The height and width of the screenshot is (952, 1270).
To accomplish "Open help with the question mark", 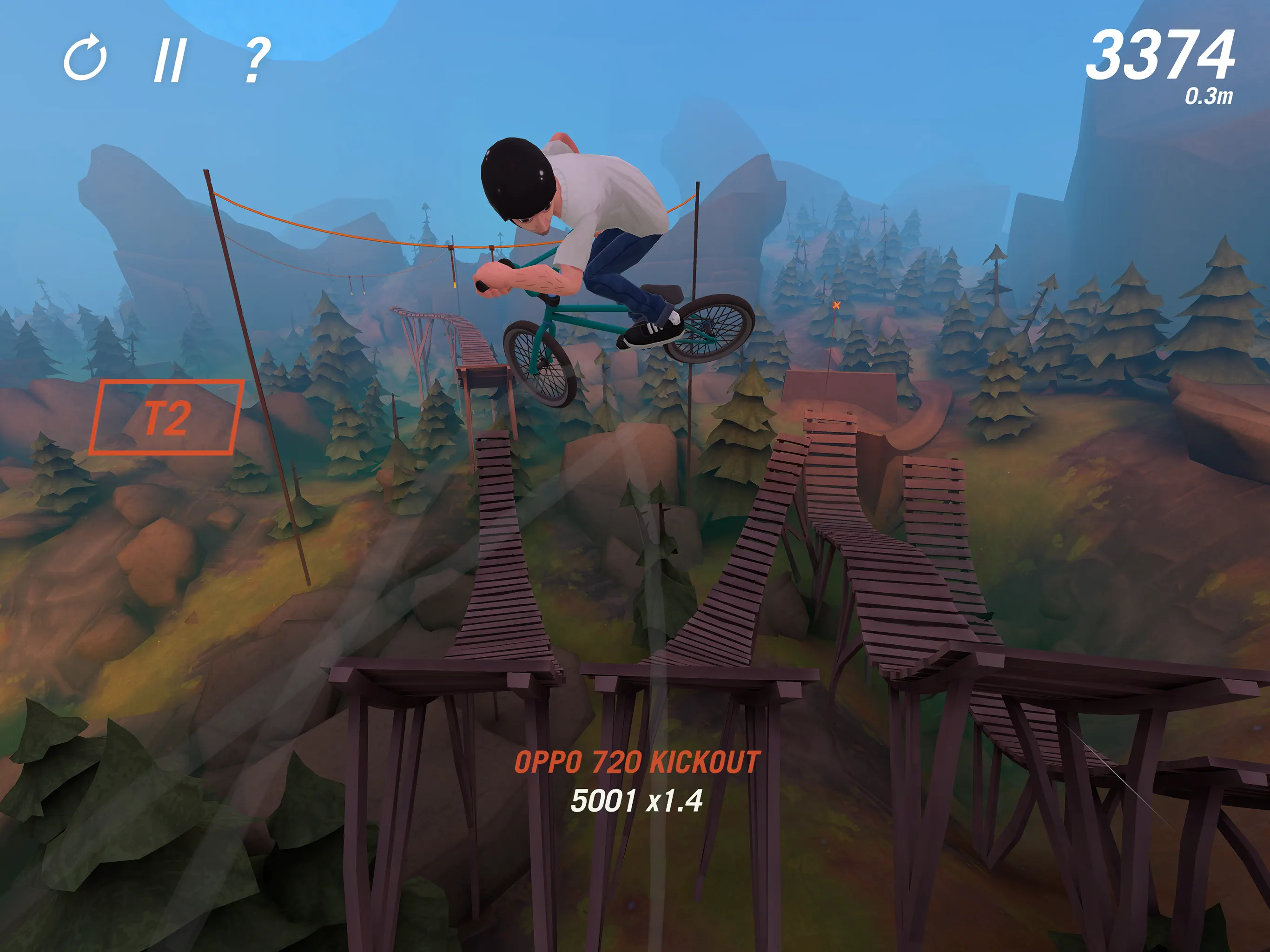I will (x=256, y=59).
